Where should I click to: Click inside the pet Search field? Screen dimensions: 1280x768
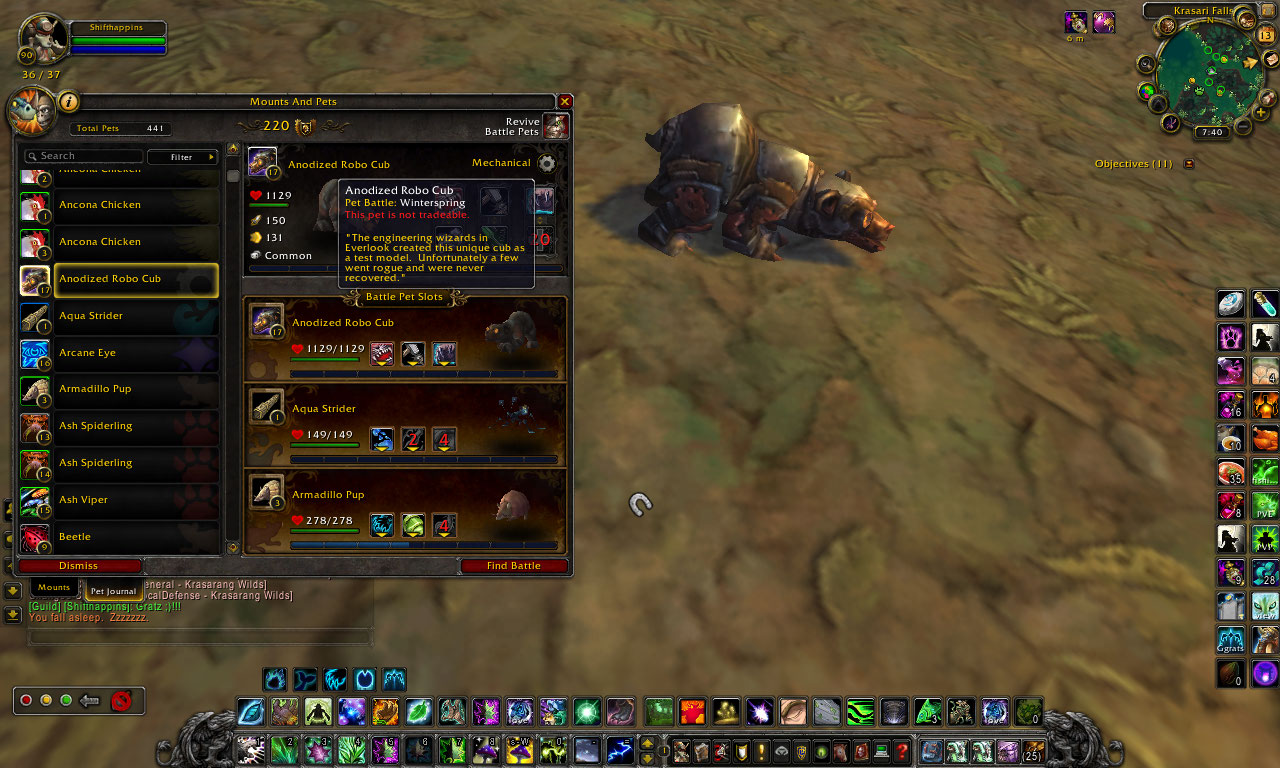(85, 156)
